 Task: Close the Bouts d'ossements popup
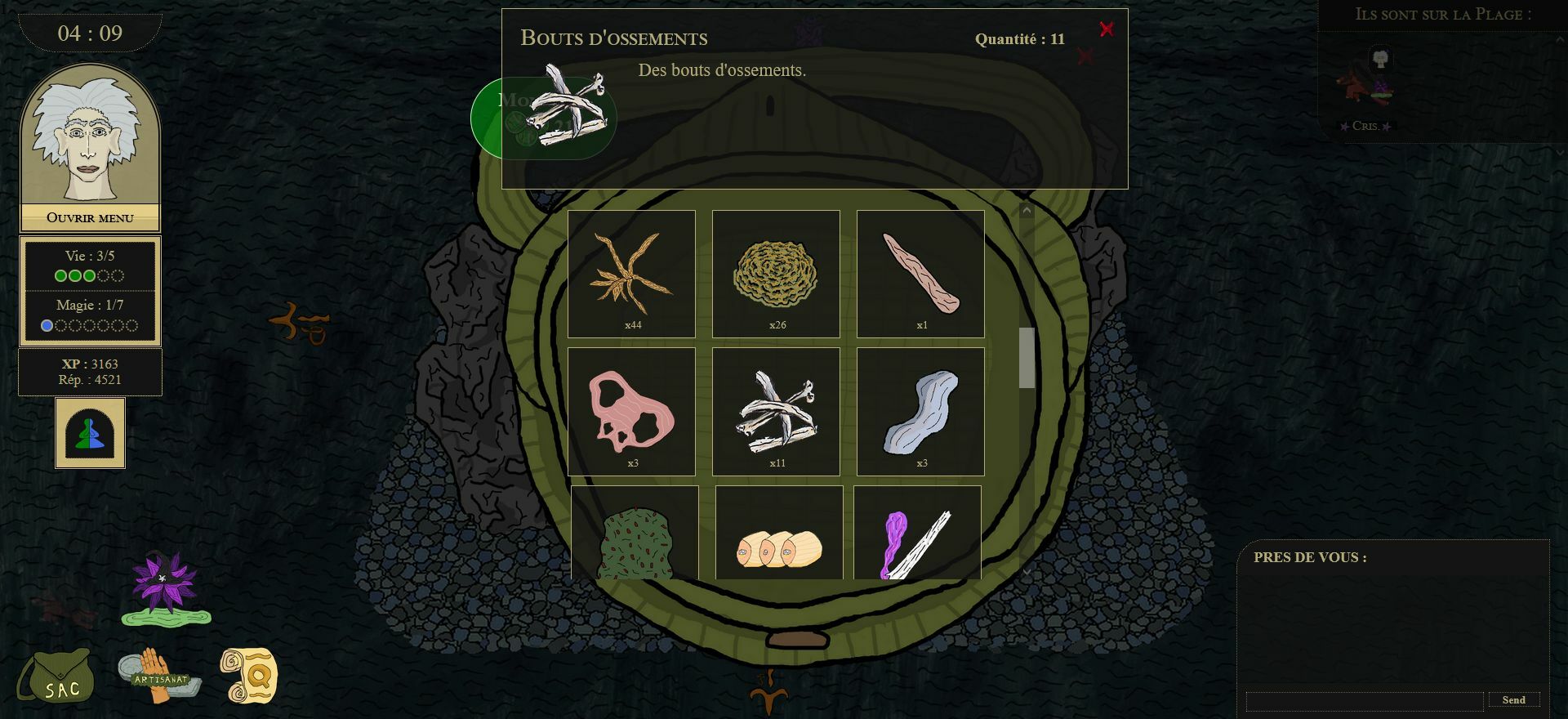[x=1106, y=29]
